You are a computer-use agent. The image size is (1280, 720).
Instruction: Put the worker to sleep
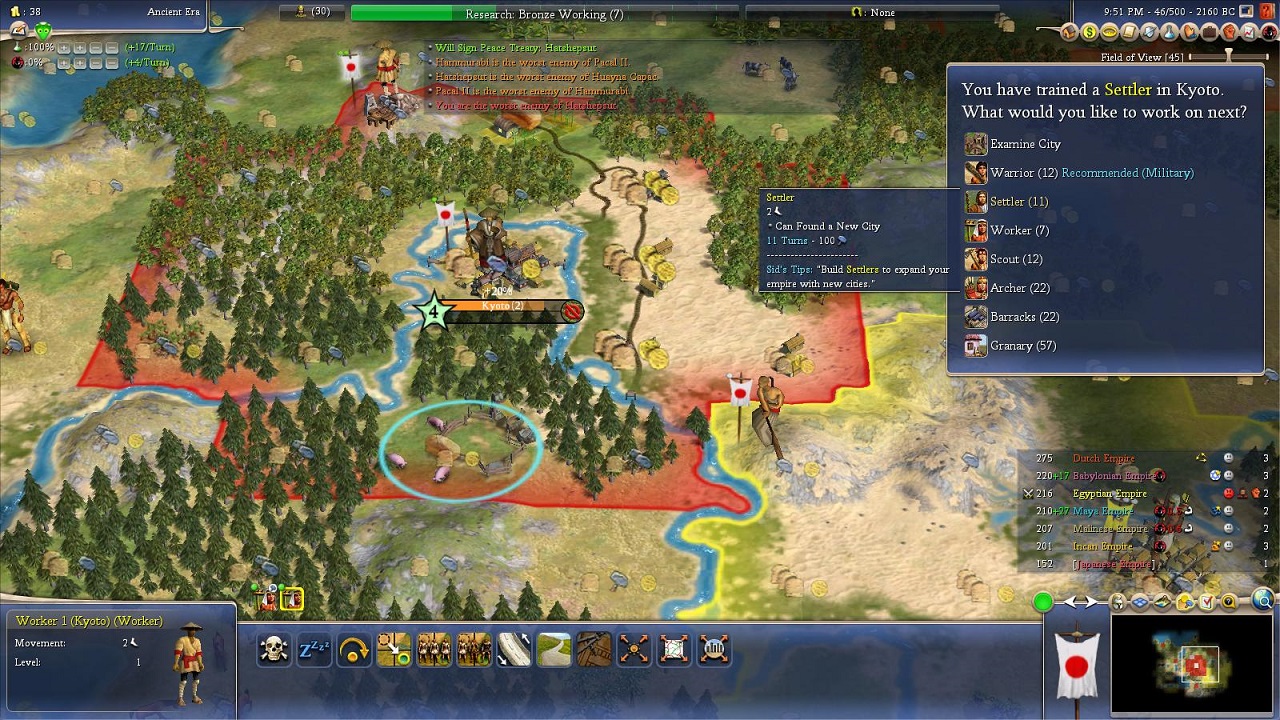click(x=314, y=650)
